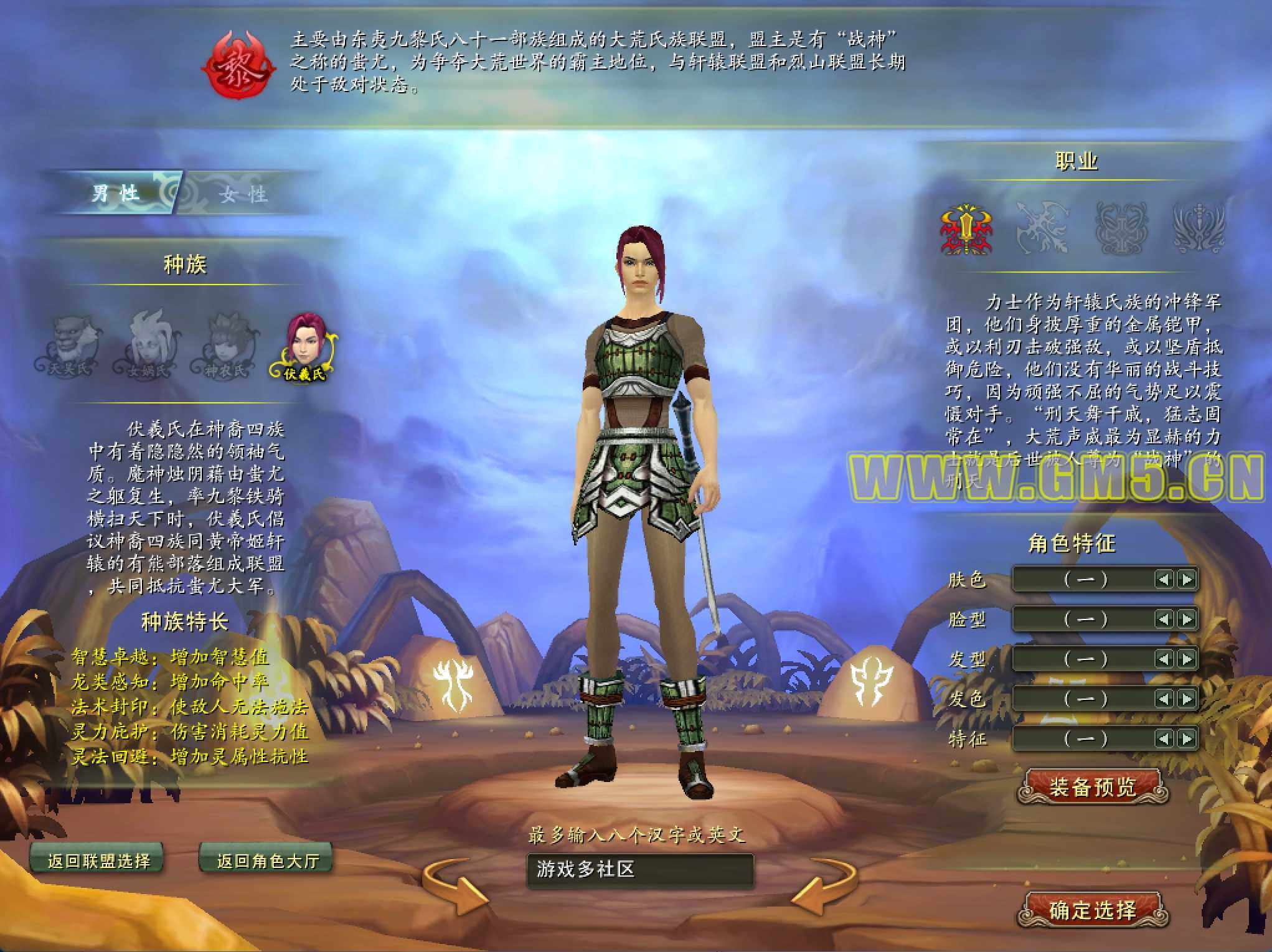The image size is (1272, 952).
Task: Pick the 女娲氏 race portrait
Action: point(148,346)
